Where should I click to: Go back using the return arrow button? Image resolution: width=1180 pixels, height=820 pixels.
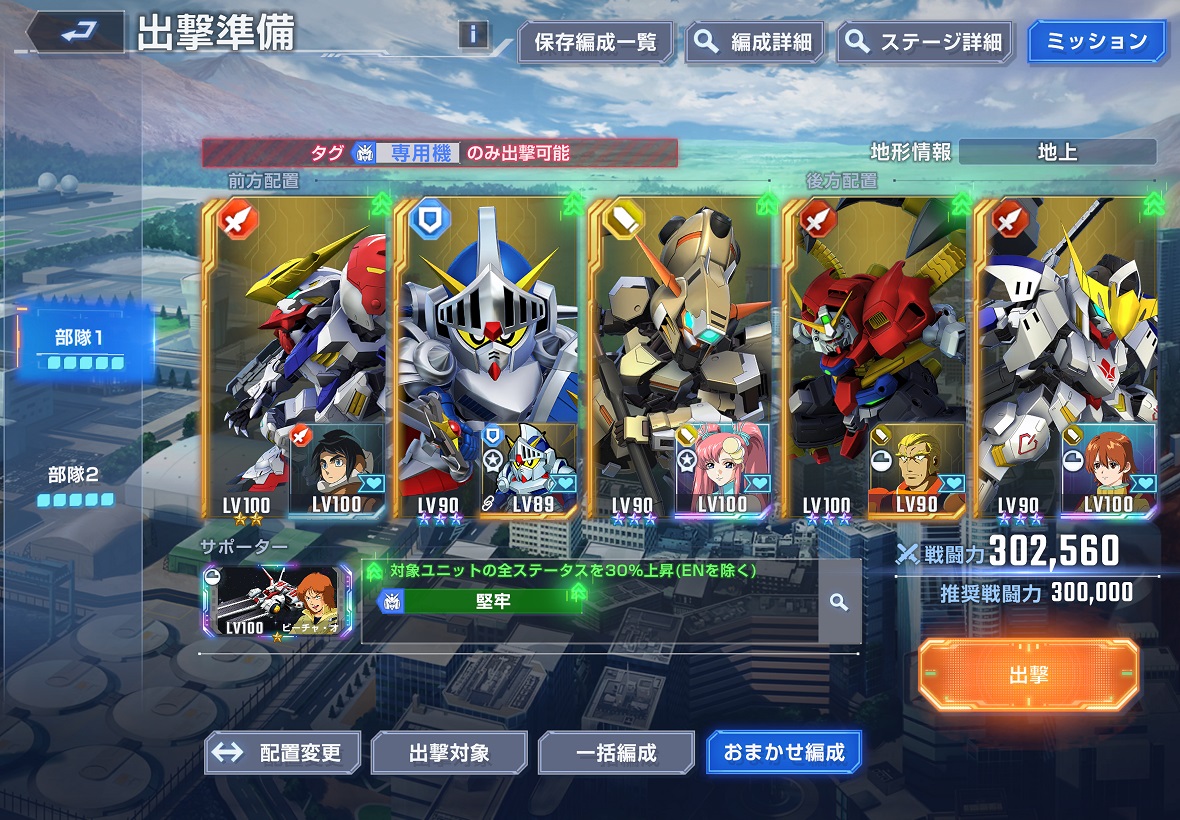(x=75, y=34)
